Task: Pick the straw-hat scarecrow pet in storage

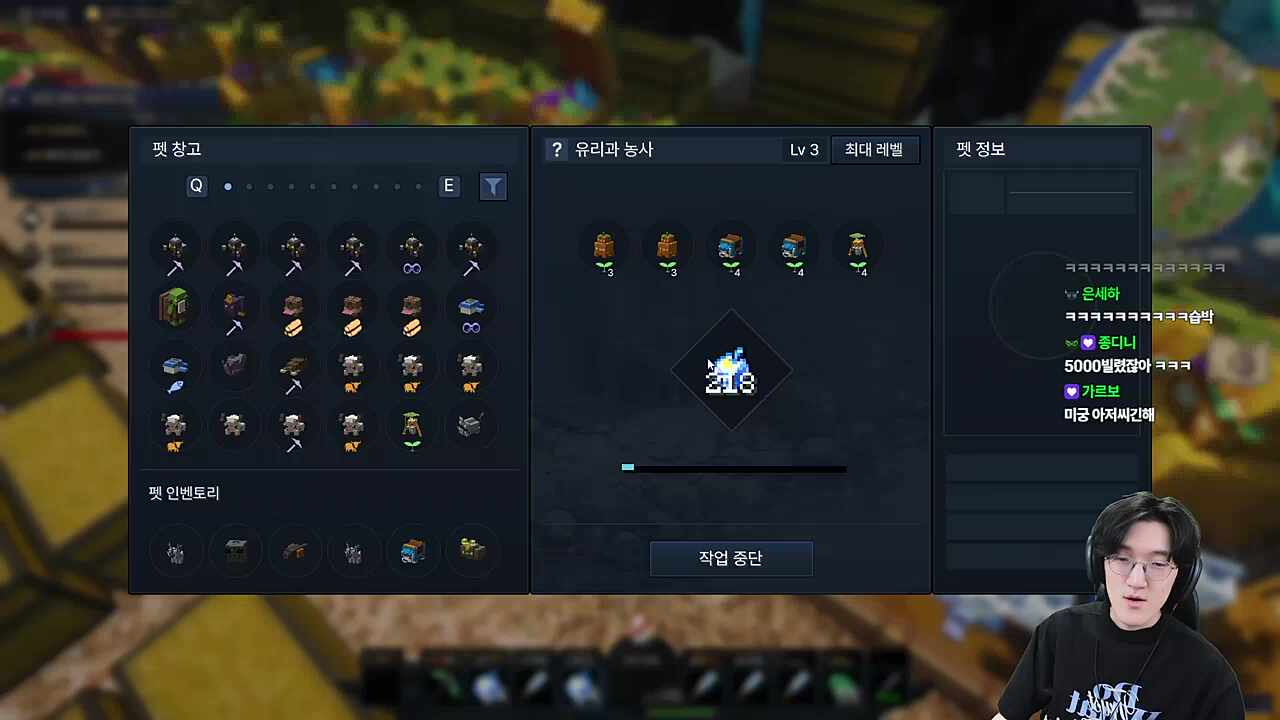Action: (x=411, y=428)
